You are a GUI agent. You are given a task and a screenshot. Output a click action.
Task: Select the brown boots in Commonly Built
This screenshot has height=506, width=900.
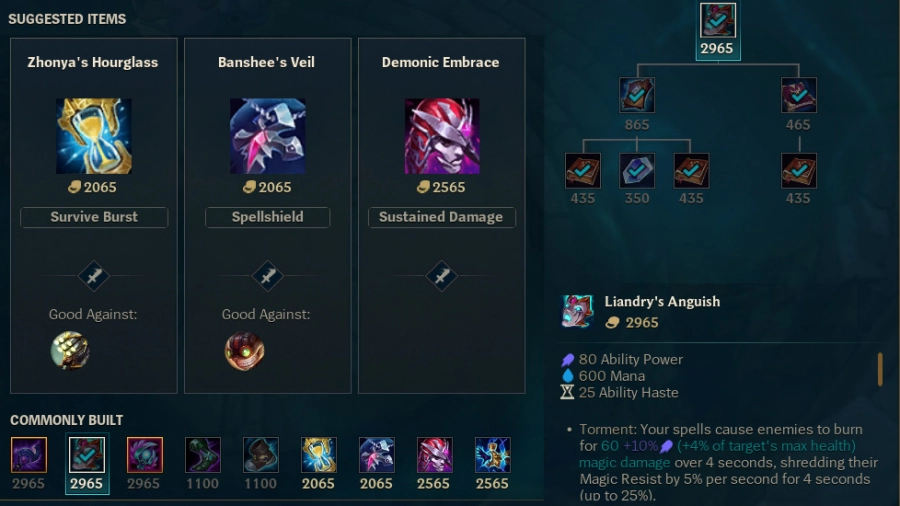261,455
